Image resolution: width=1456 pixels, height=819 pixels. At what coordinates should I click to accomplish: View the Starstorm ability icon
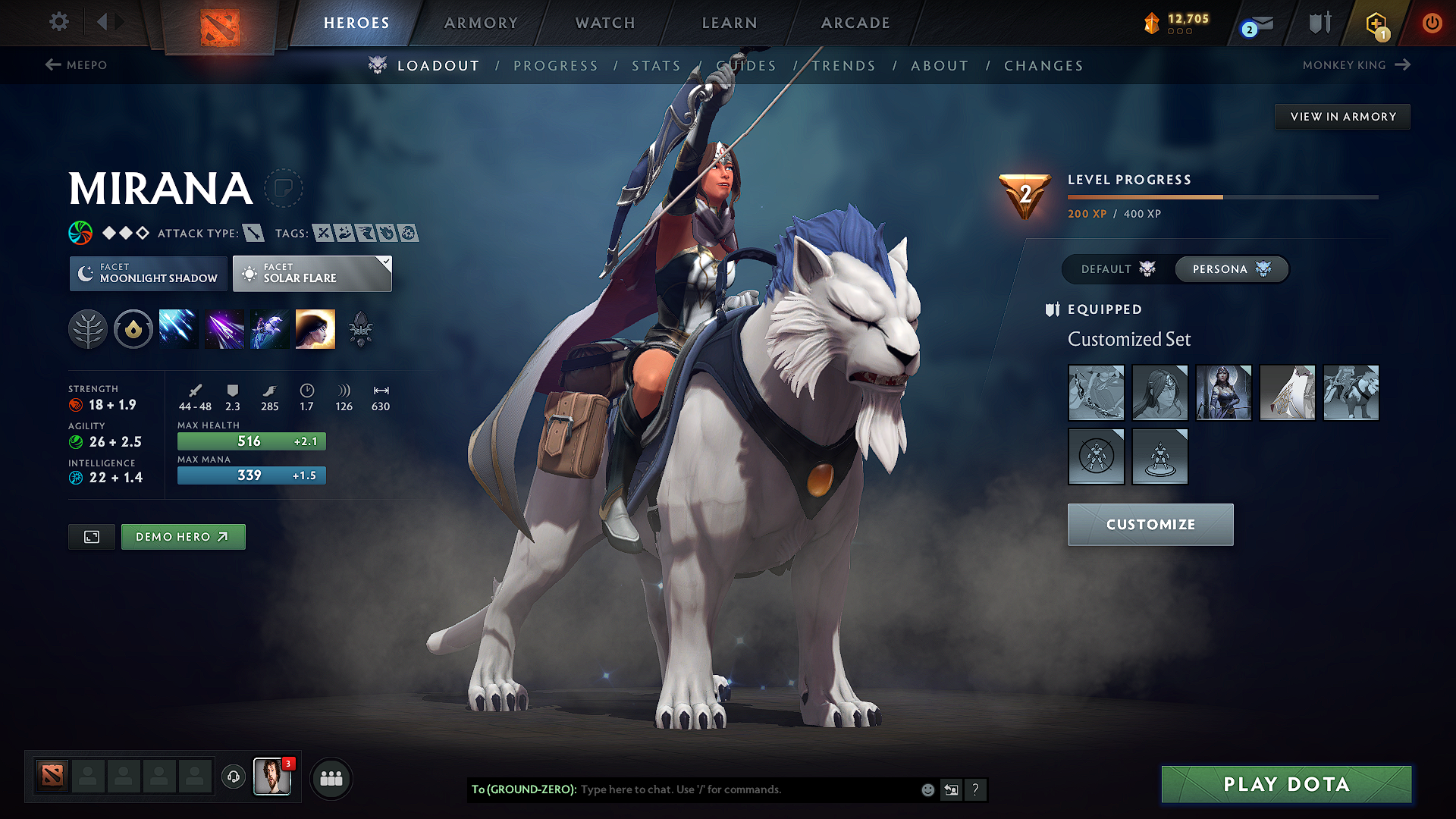coord(177,328)
